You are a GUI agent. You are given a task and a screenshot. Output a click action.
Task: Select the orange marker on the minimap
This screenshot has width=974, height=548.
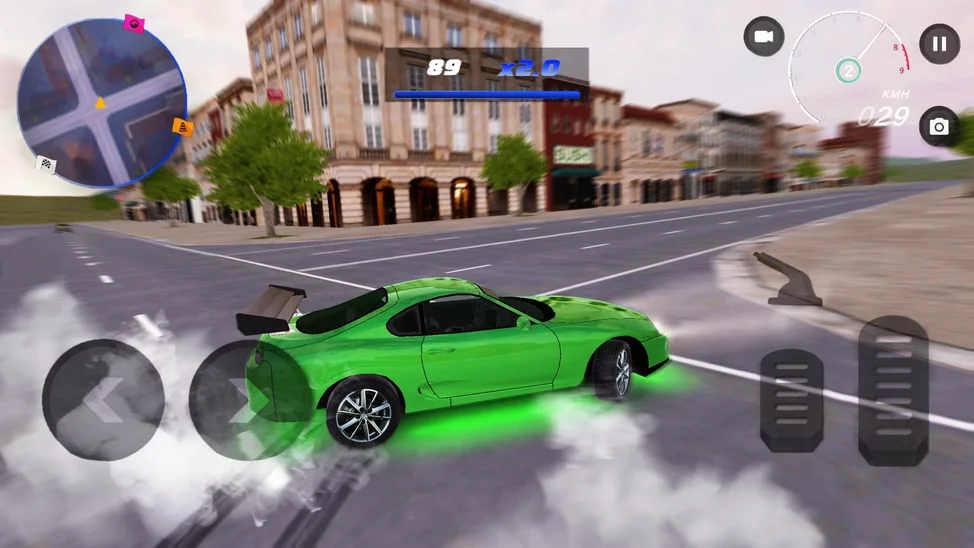point(183,127)
